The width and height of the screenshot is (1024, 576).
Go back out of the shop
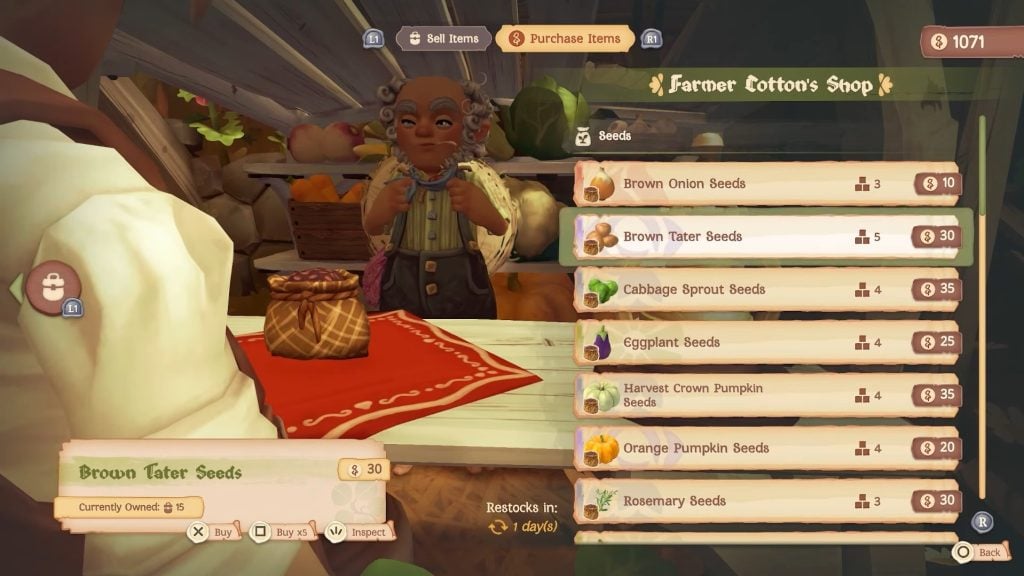(x=978, y=552)
